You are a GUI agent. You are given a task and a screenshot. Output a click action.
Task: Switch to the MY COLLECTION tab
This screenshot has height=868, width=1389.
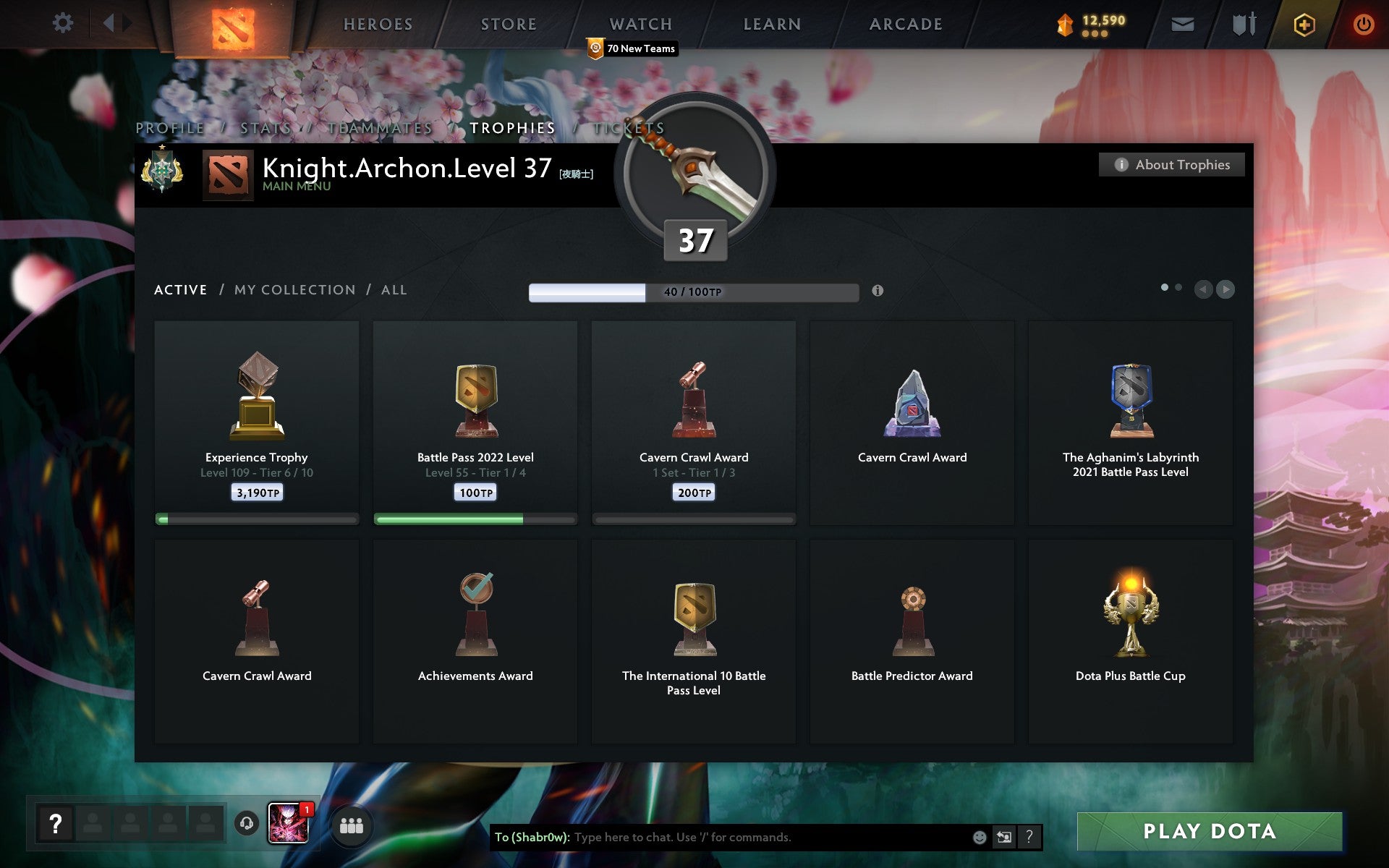click(x=294, y=289)
